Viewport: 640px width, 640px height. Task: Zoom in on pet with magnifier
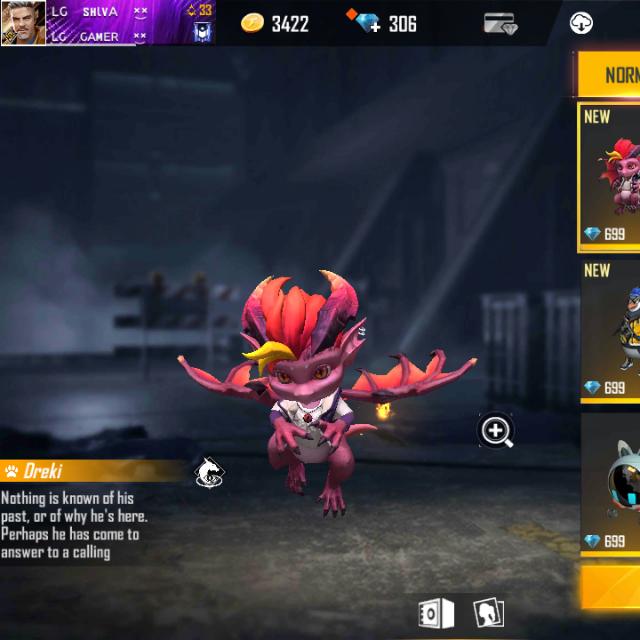pyautogui.click(x=496, y=431)
